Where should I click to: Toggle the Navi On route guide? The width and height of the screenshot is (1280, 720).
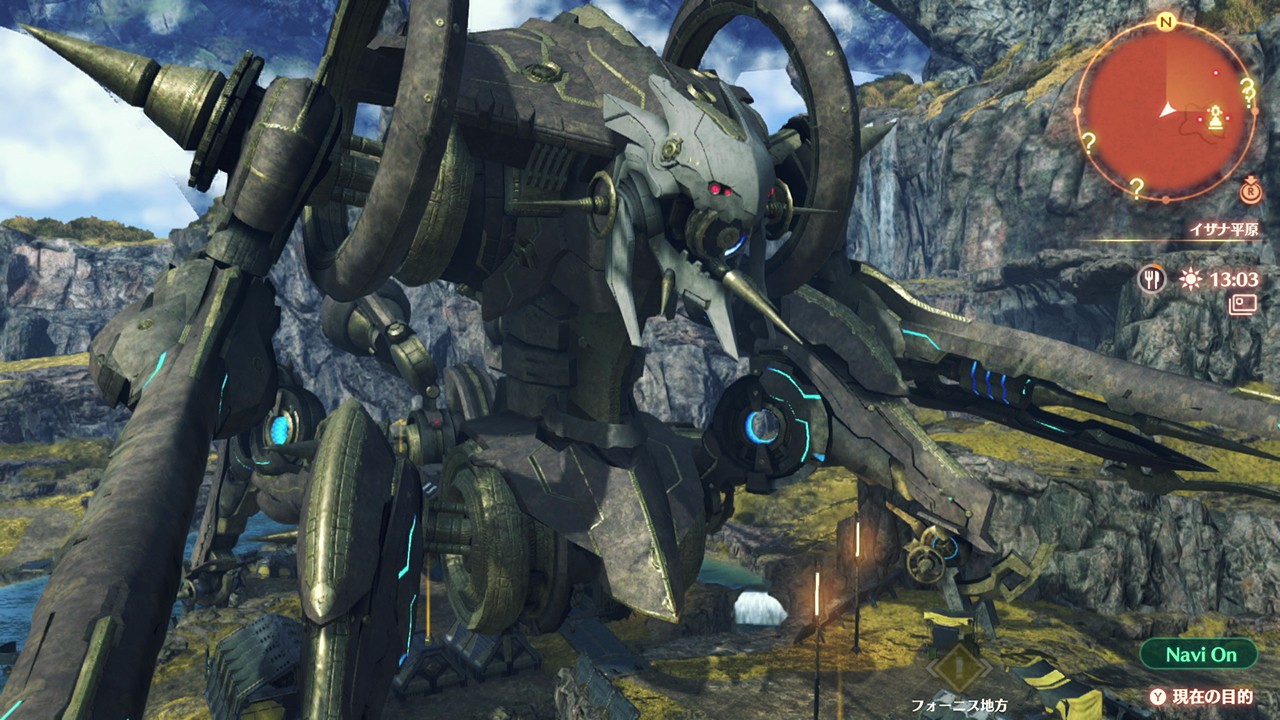point(1199,655)
